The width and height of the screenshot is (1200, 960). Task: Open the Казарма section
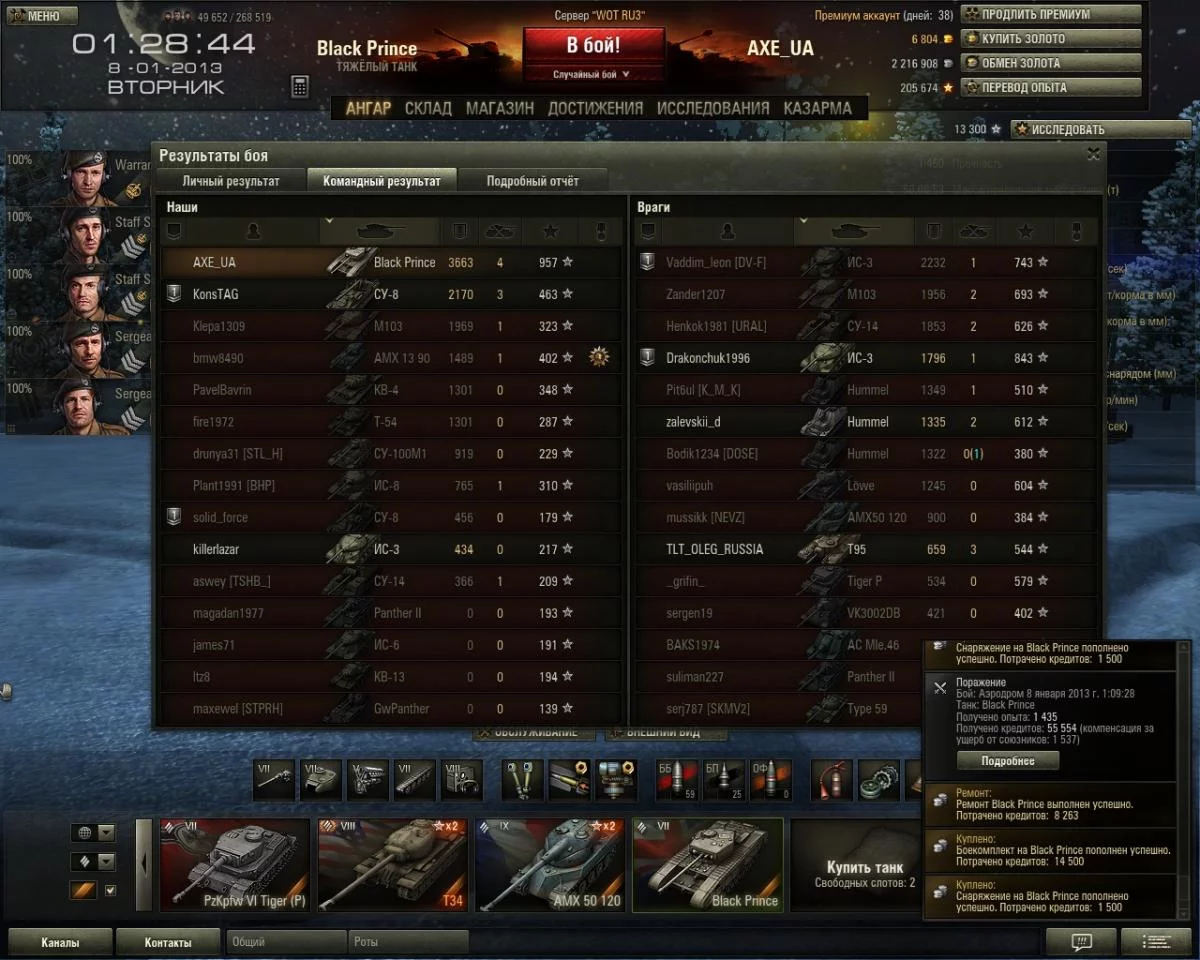tap(817, 108)
